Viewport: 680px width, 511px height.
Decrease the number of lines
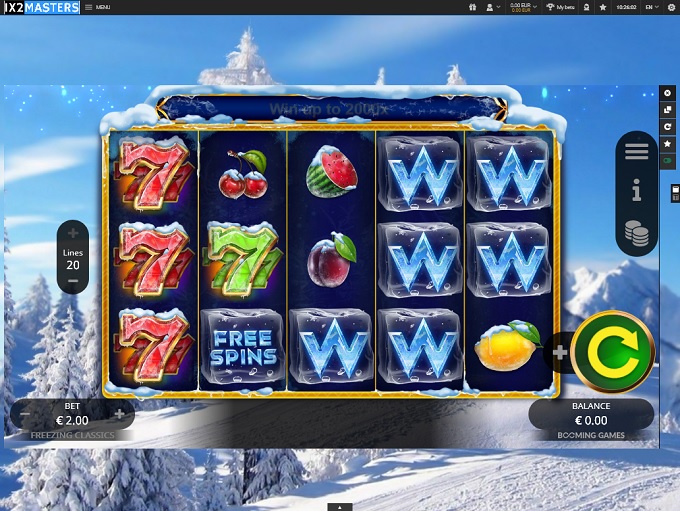[73, 282]
